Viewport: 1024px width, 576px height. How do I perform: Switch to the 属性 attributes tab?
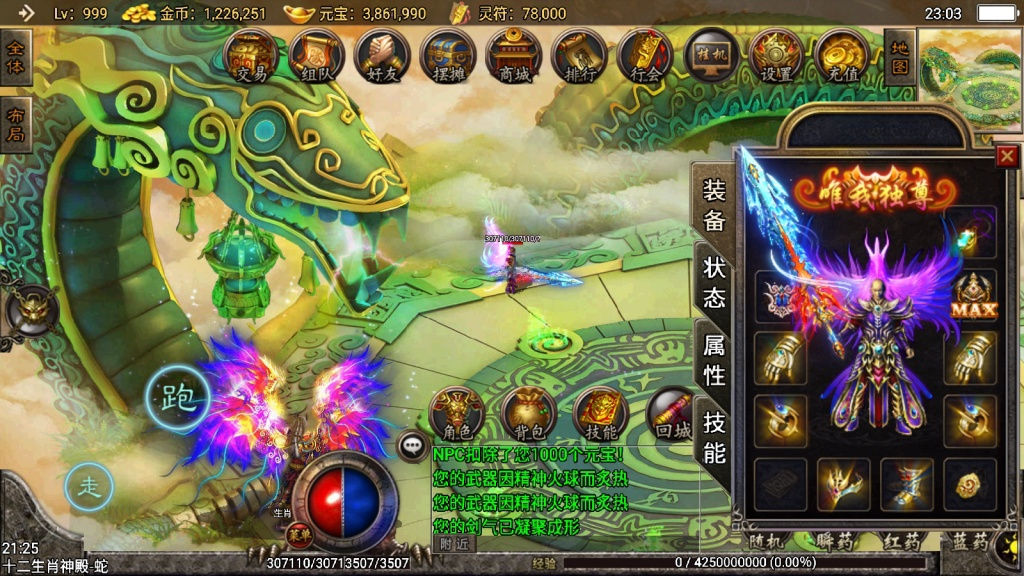point(714,360)
